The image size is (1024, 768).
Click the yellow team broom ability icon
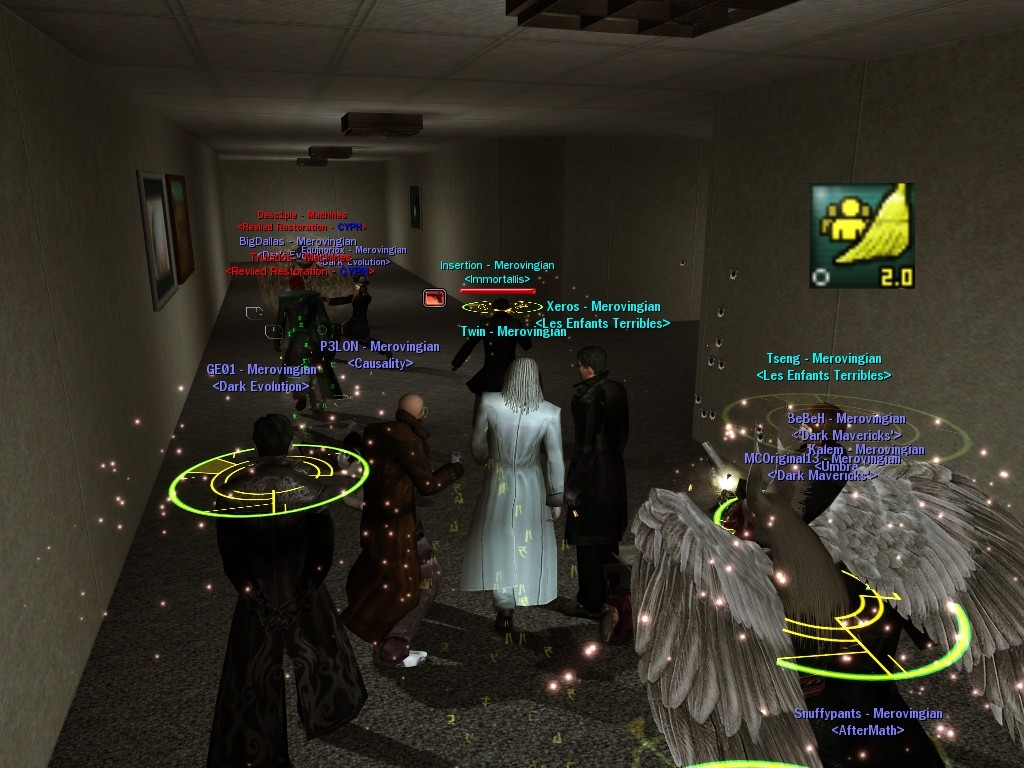coord(862,235)
